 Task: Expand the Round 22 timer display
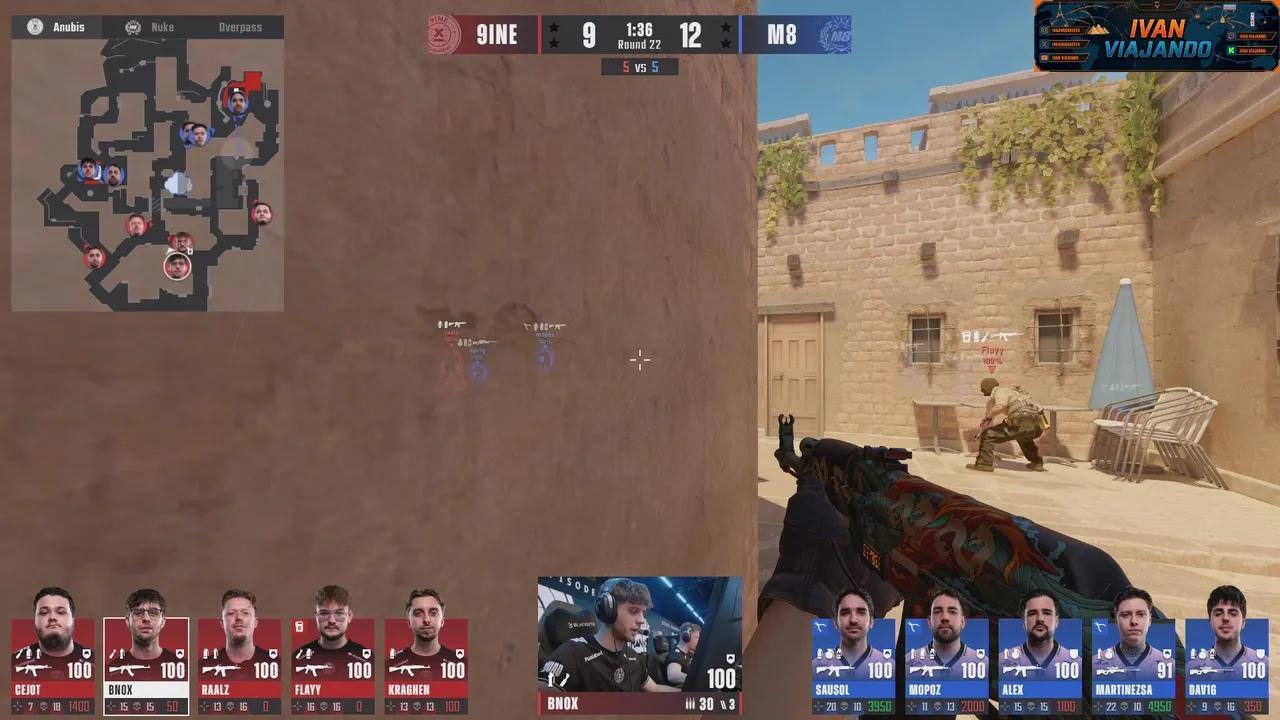[640, 37]
